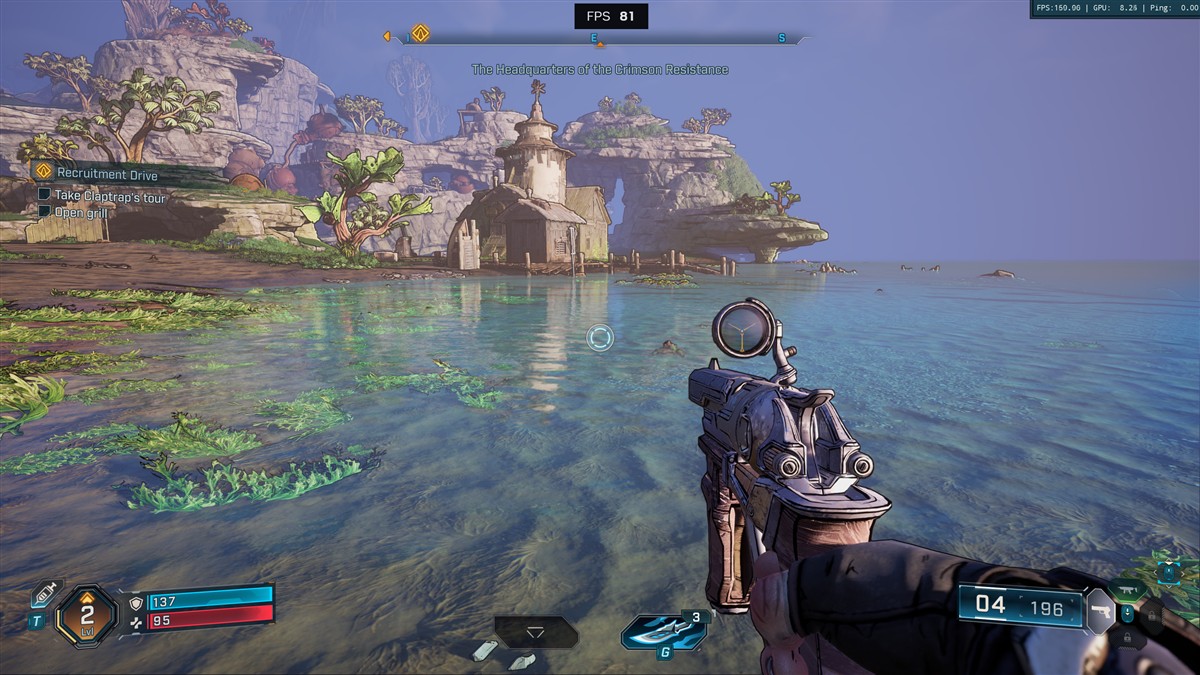Click the performance stats overlay with GPU and ping
The width and height of the screenshot is (1200, 675).
1114,9
